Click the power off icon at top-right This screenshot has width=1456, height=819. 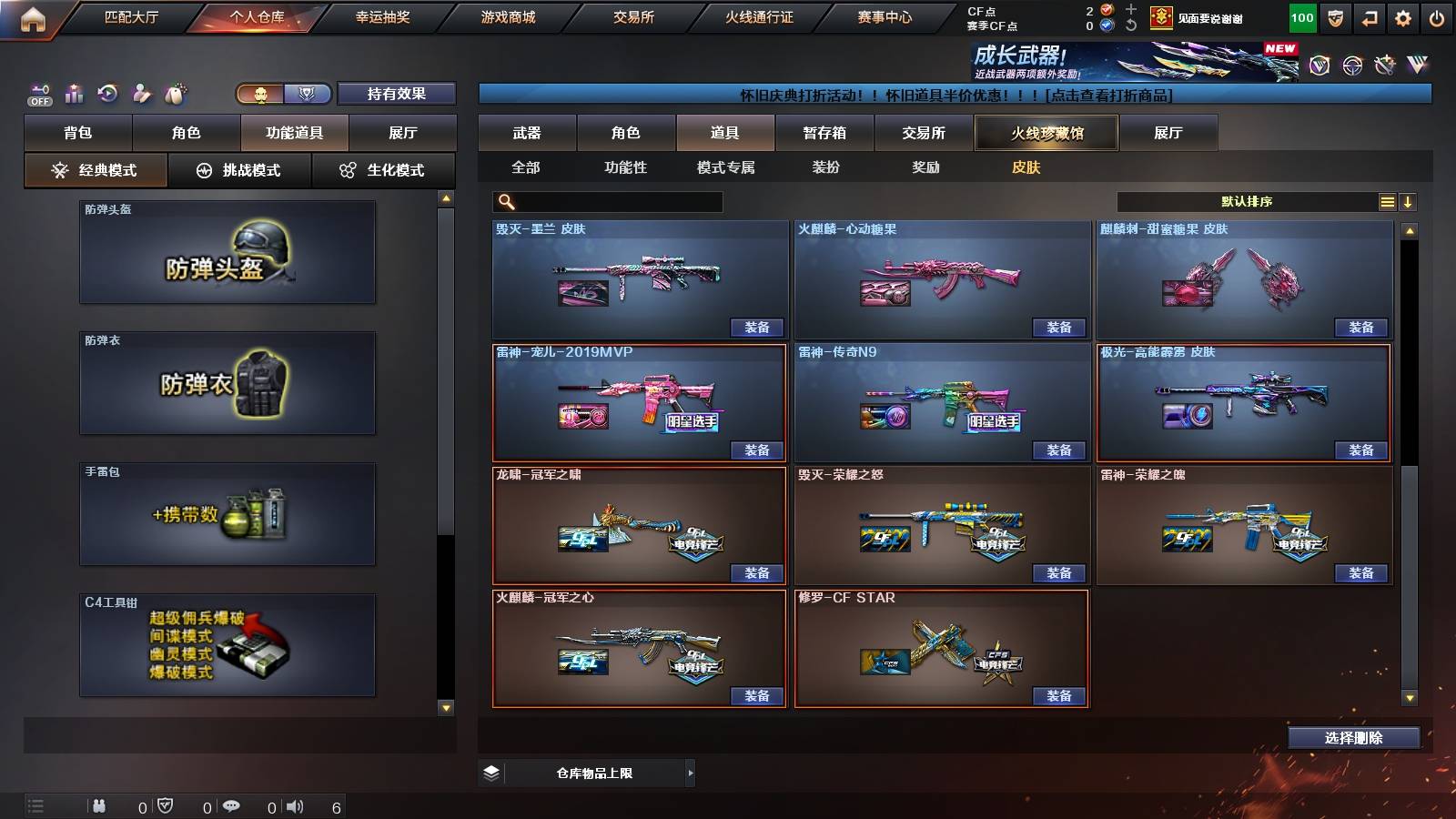pos(1436,17)
